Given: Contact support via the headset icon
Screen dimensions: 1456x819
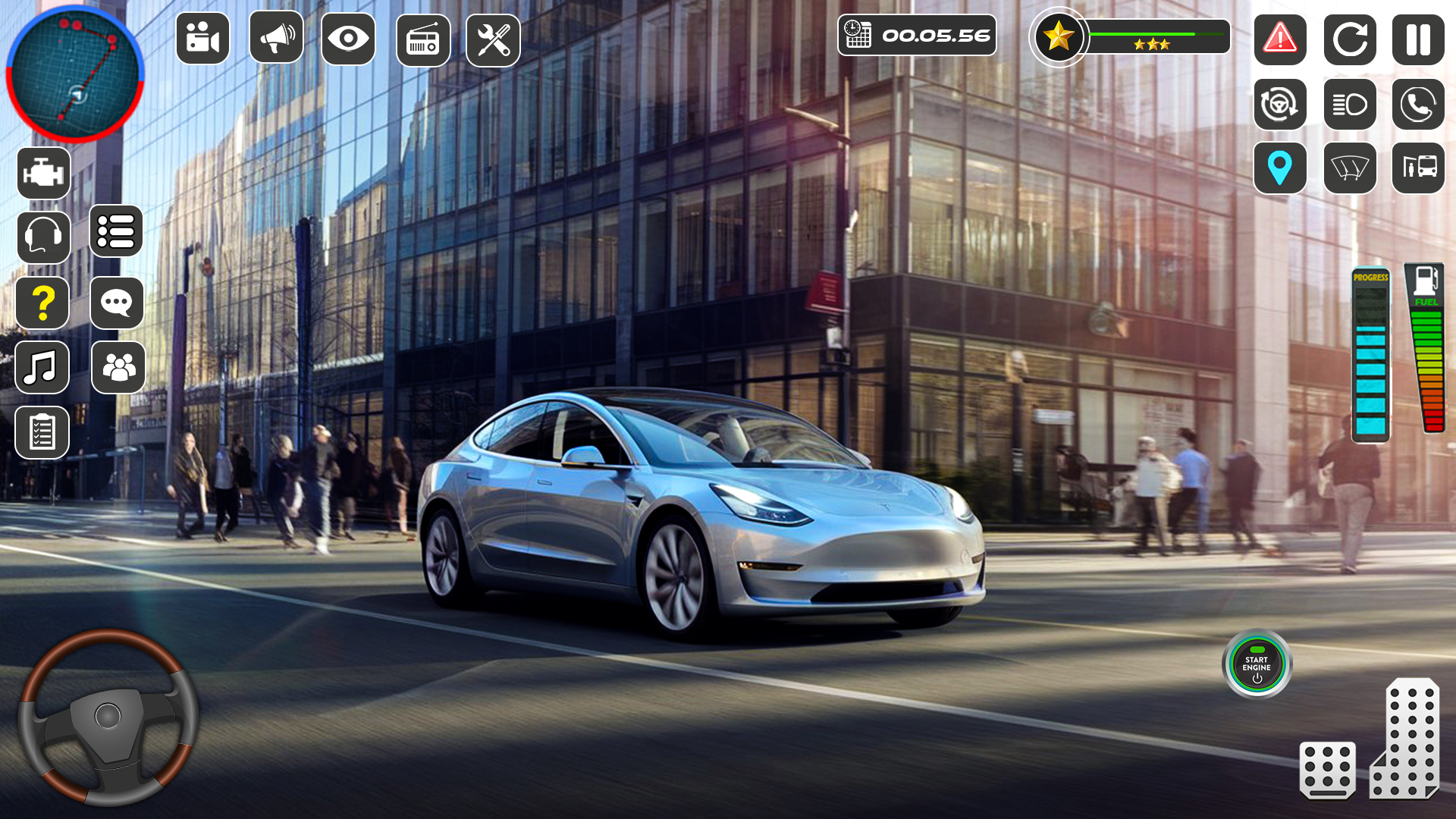Looking at the screenshot, I should [42, 237].
